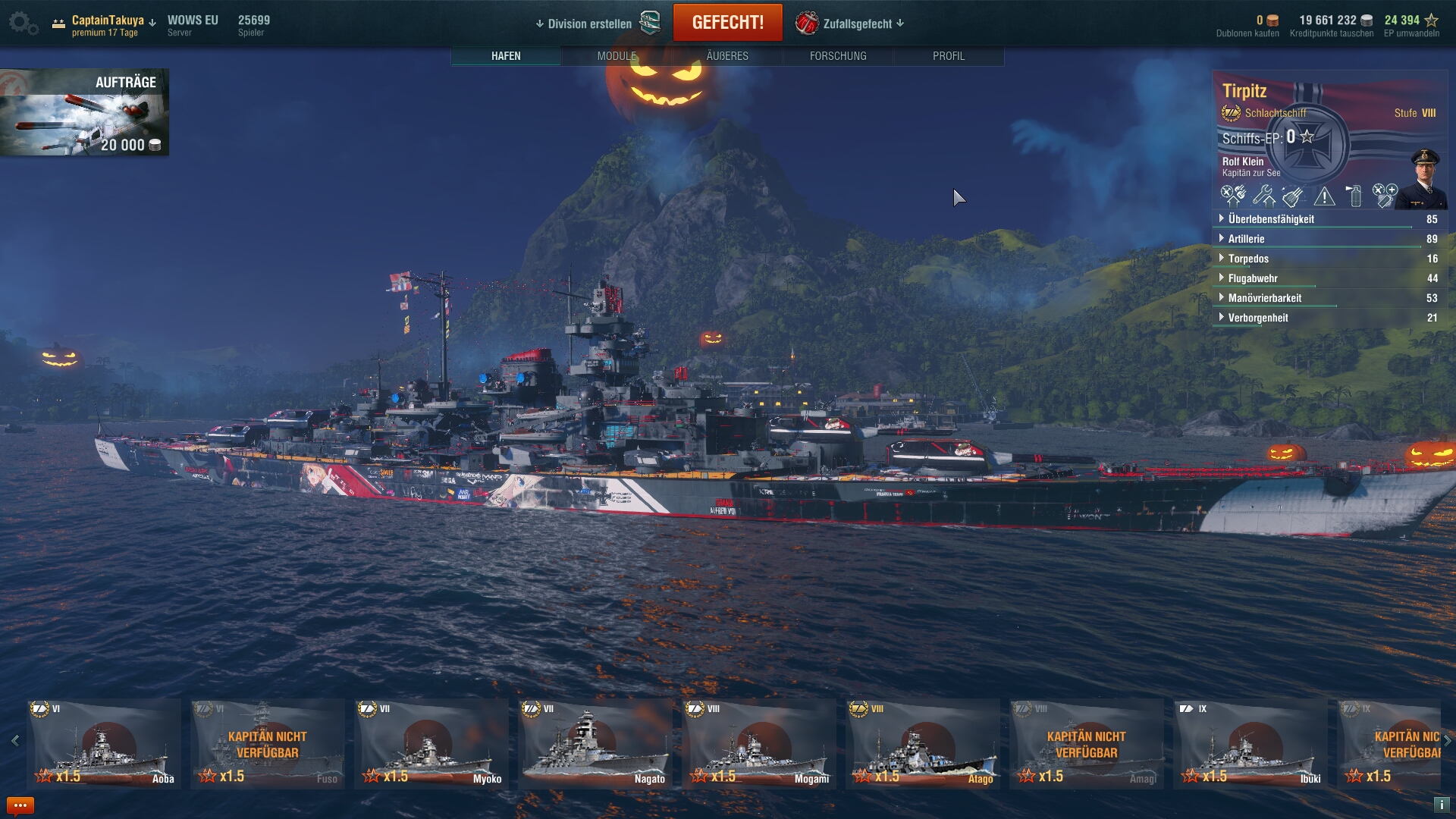The image size is (1456, 819).
Task: Select the Mogami from the ship carousel
Action: coord(759,743)
